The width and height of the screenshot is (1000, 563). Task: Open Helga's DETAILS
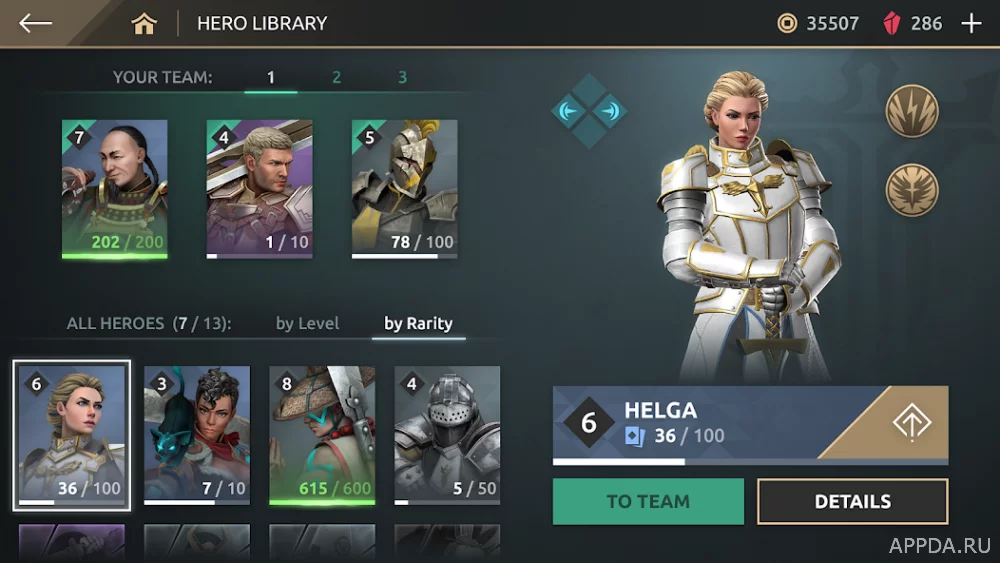click(852, 501)
